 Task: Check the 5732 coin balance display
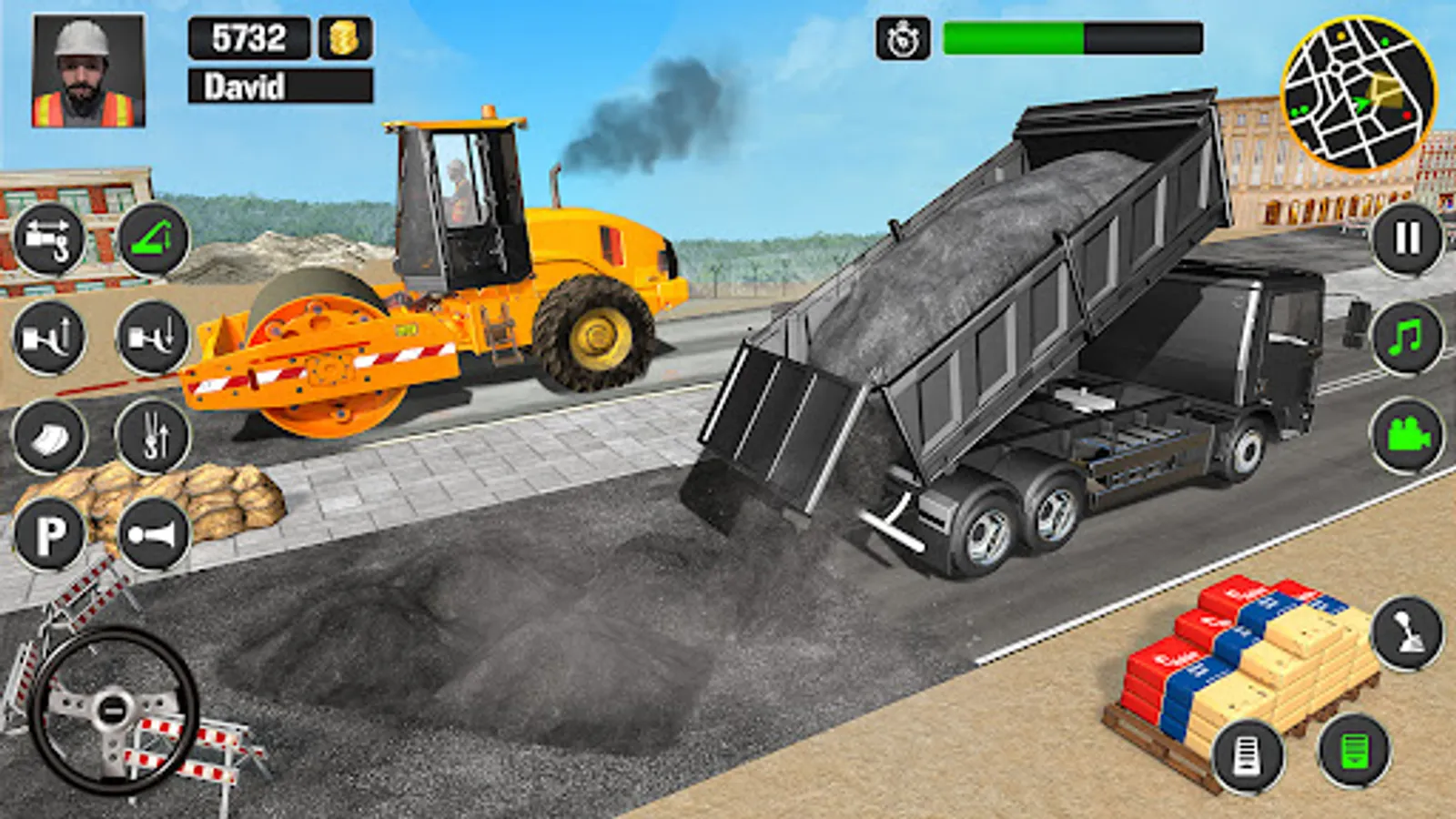[248, 38]
